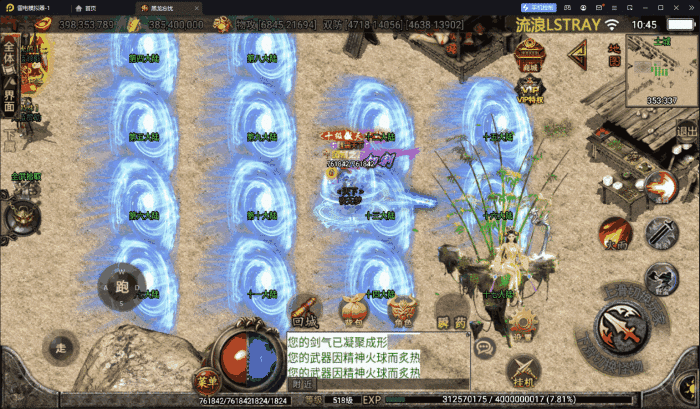Screen dimensions: 700x409
Task: Click the 退出 exit button
Action: tap(687, 131)
